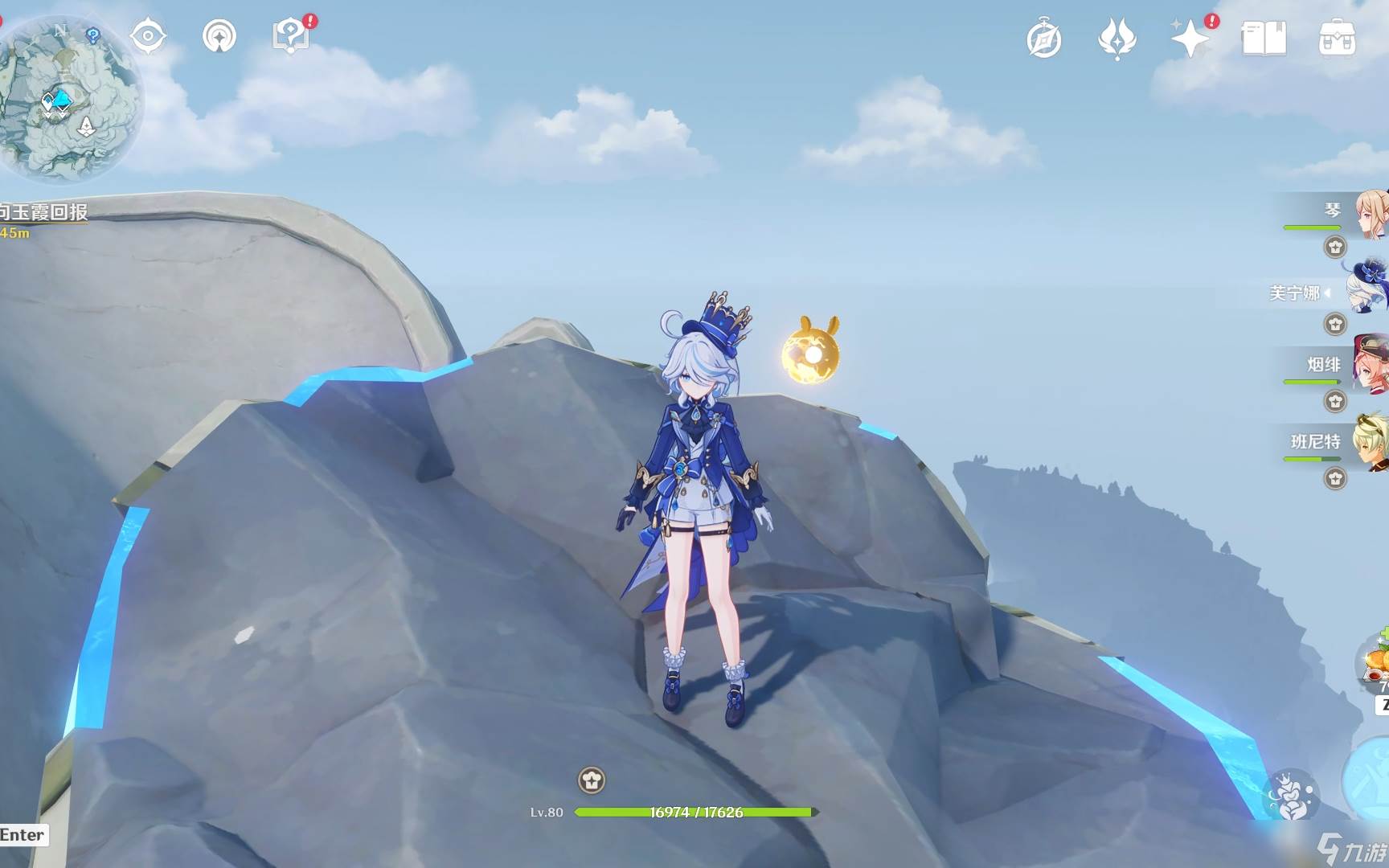1389x868 pixels.
Task: Open the adventure compass icon
Action: (1044, 39)
